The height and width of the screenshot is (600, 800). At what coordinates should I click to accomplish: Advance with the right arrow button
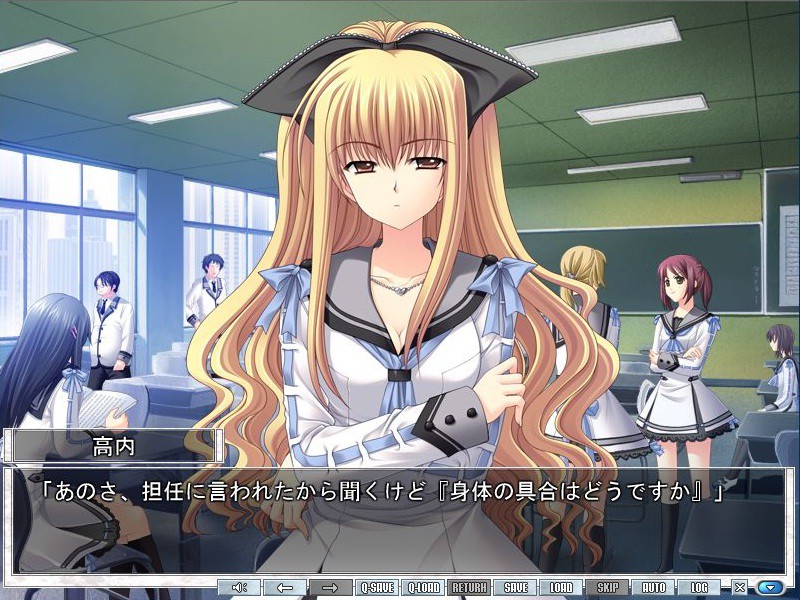pyautogui.click(x=330, y=587)
